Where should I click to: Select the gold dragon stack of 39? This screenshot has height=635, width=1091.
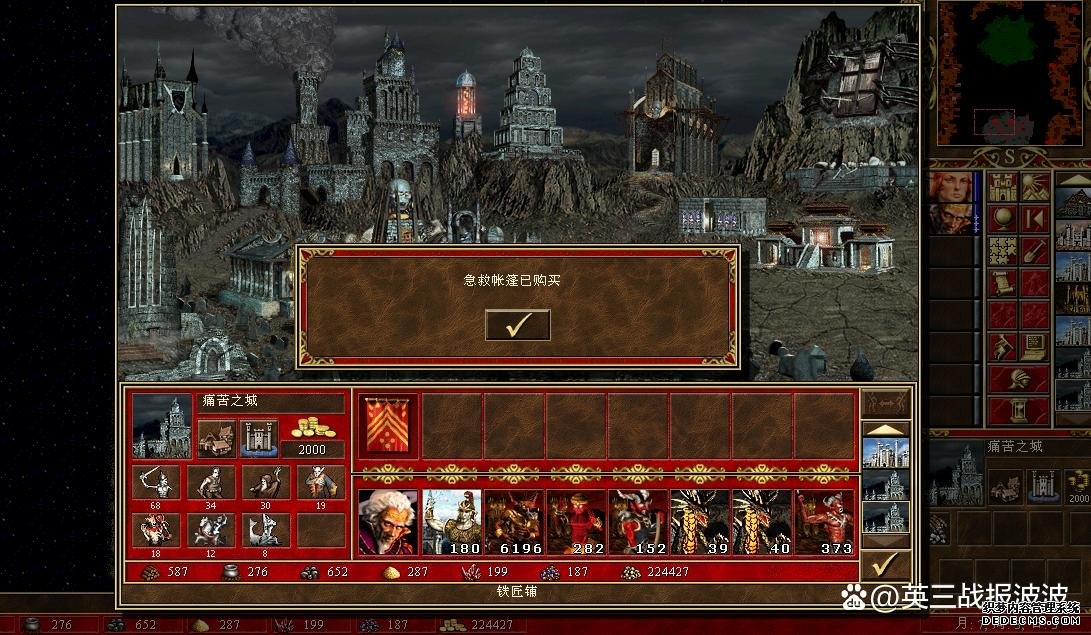699,522
